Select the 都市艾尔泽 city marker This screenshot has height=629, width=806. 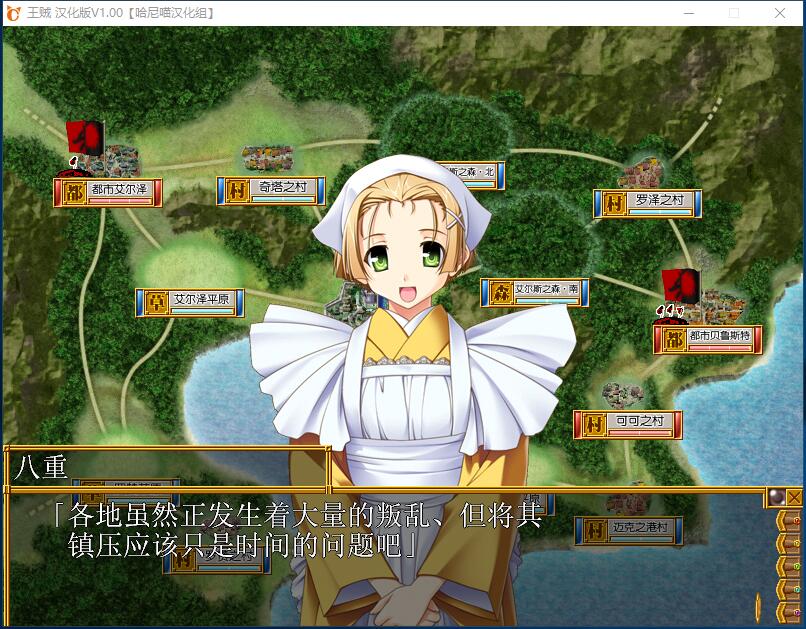(108, 192)
